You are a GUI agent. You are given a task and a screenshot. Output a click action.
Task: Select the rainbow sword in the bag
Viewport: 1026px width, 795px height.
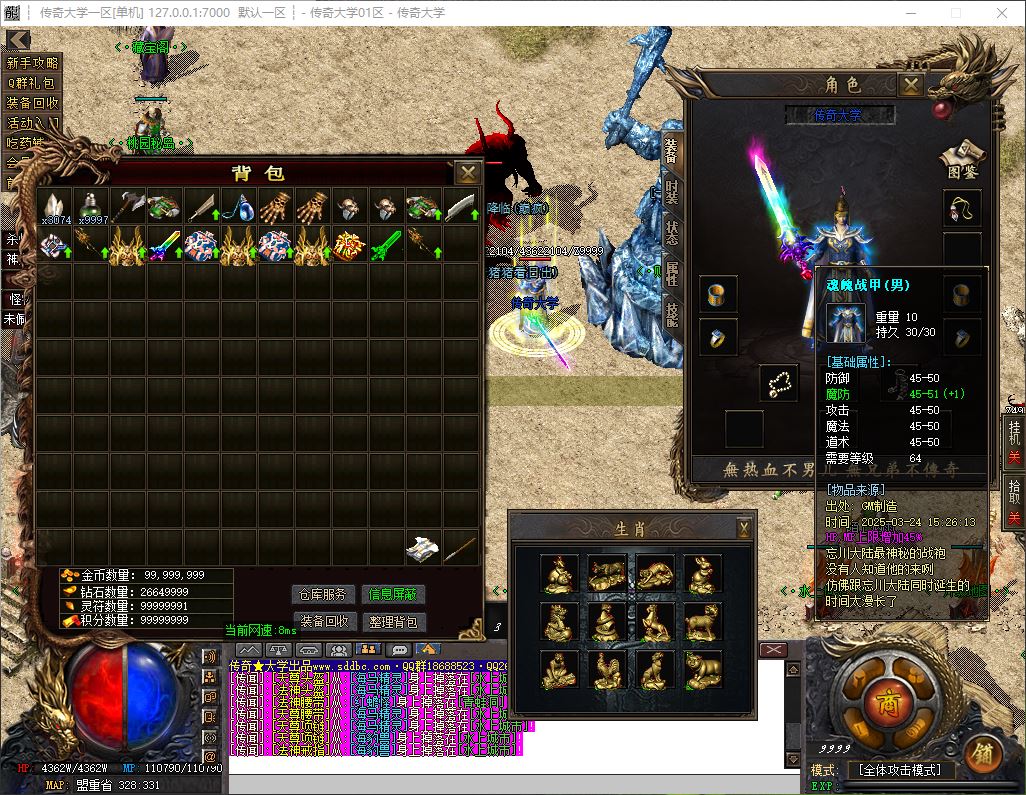pyautogui.click(x=165, y=245)
